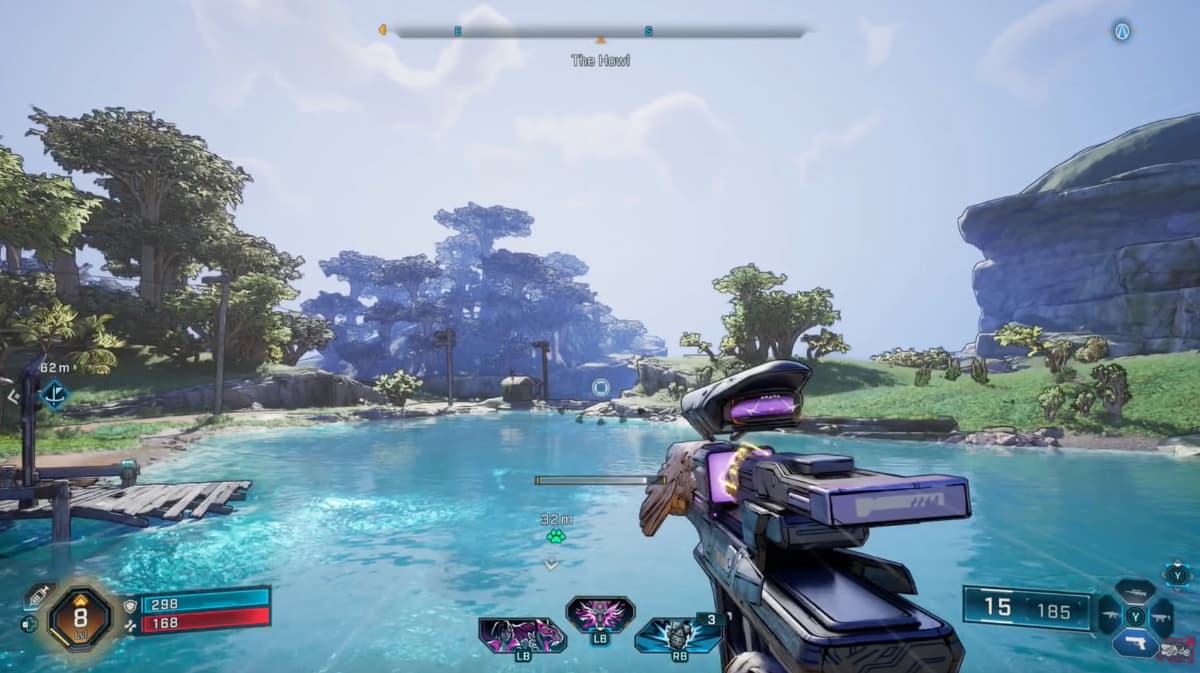The height and width of the screenshot is (673, 1200).
Task: Click the compass bar at the top
Action: click(600, 32)
